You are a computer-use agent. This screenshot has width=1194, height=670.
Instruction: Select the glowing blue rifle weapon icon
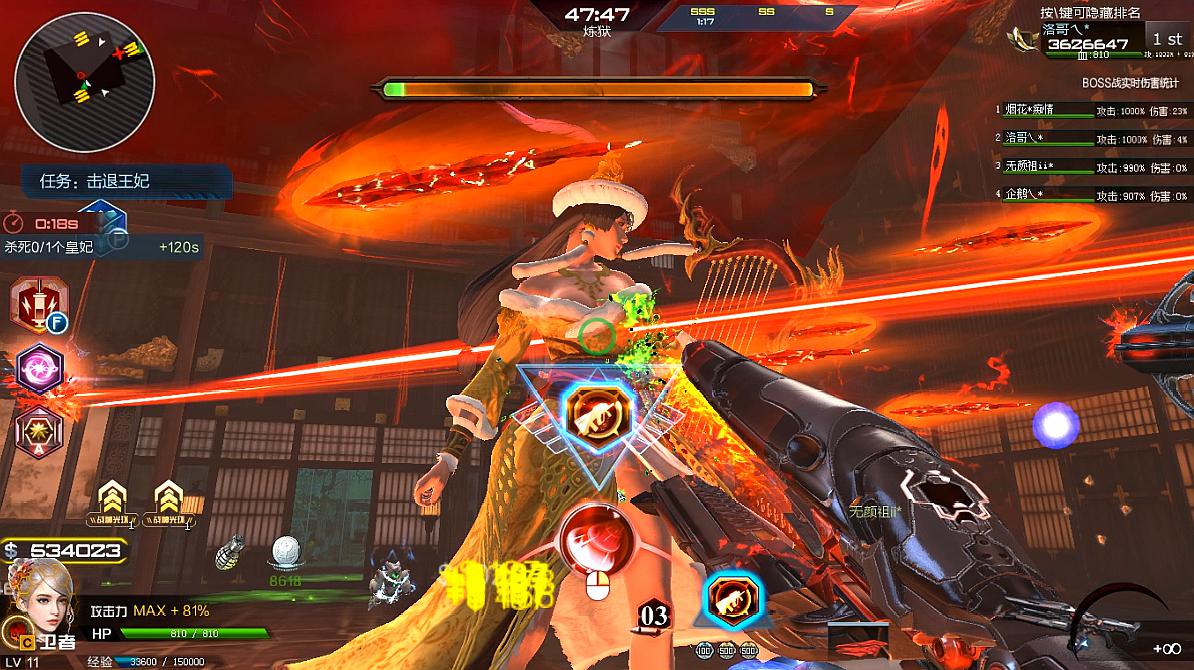(x=733, y=599)
